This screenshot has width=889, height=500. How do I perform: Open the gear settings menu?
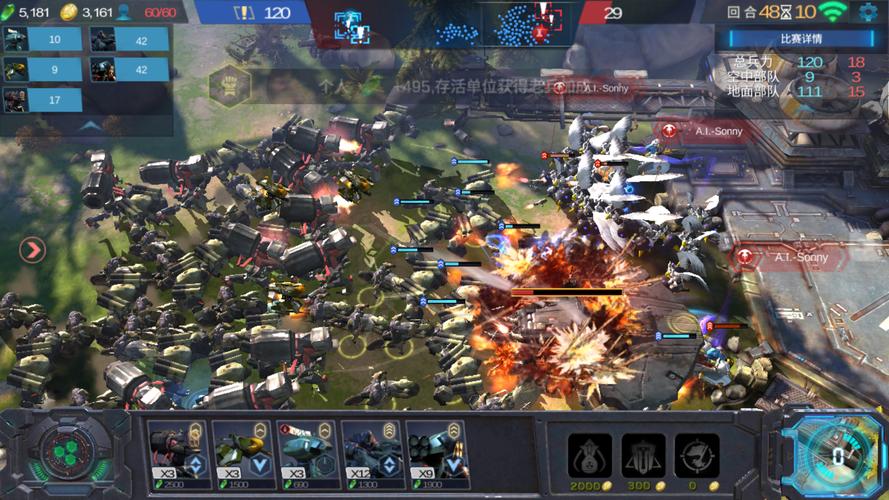(x=867, y=13)
